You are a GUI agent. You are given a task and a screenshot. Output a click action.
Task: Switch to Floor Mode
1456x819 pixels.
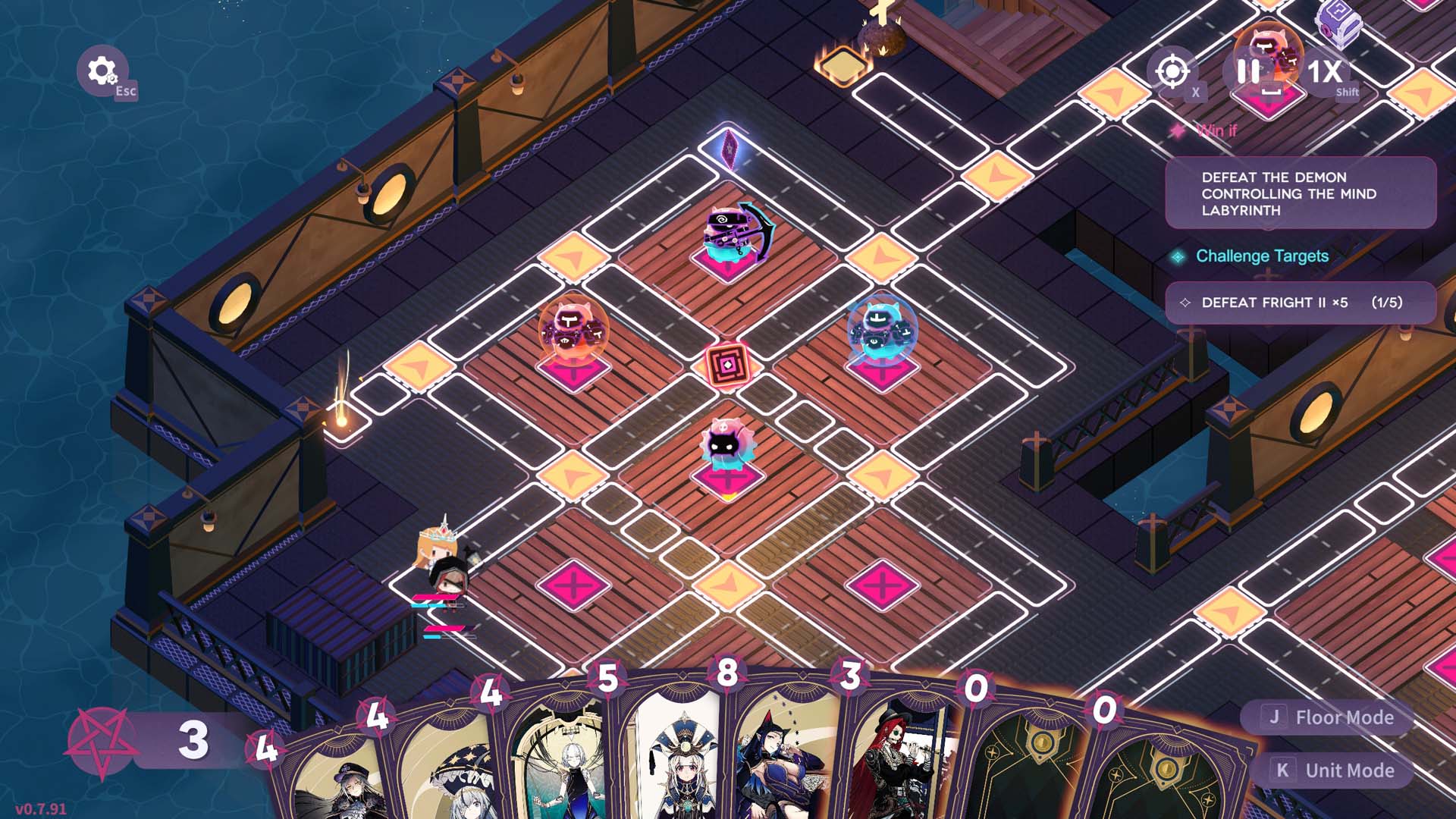tap(1329, 717)
